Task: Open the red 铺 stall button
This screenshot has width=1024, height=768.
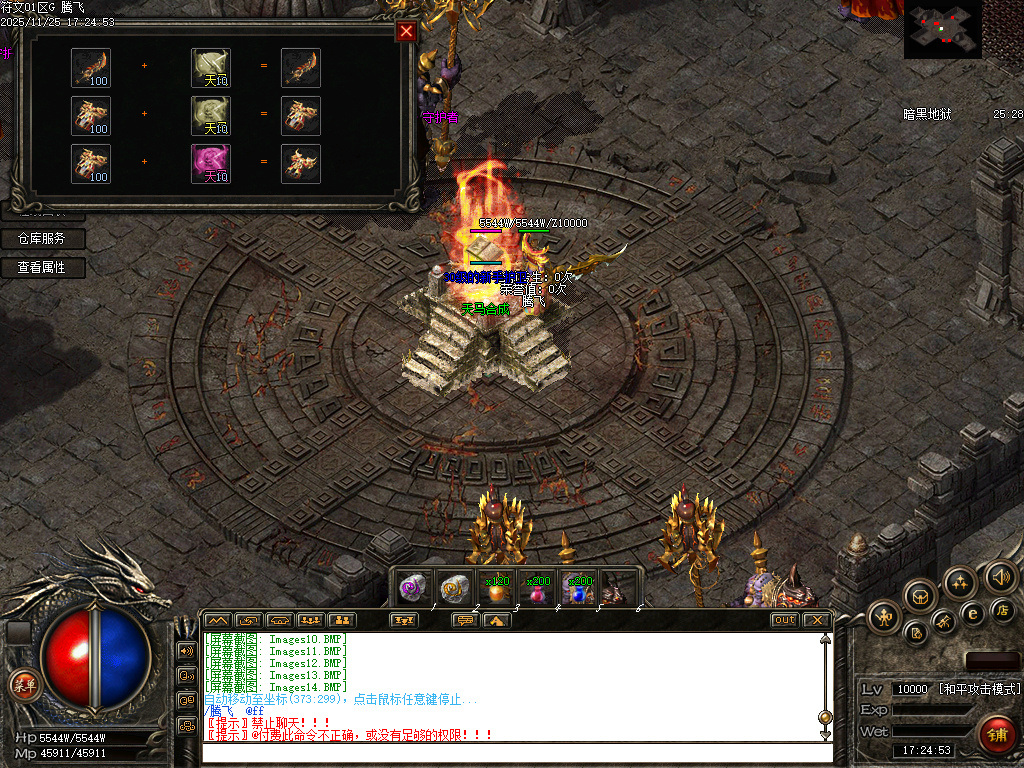Action: 996,735
